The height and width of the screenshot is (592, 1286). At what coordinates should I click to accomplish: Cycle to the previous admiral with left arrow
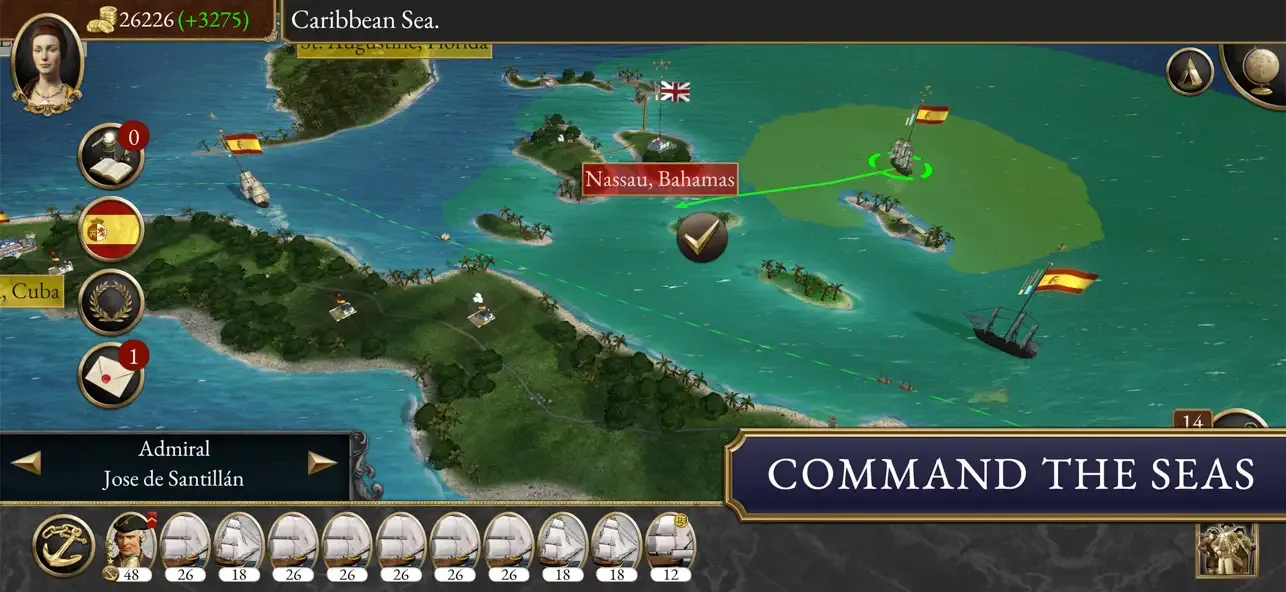click(x=26, y=463)
